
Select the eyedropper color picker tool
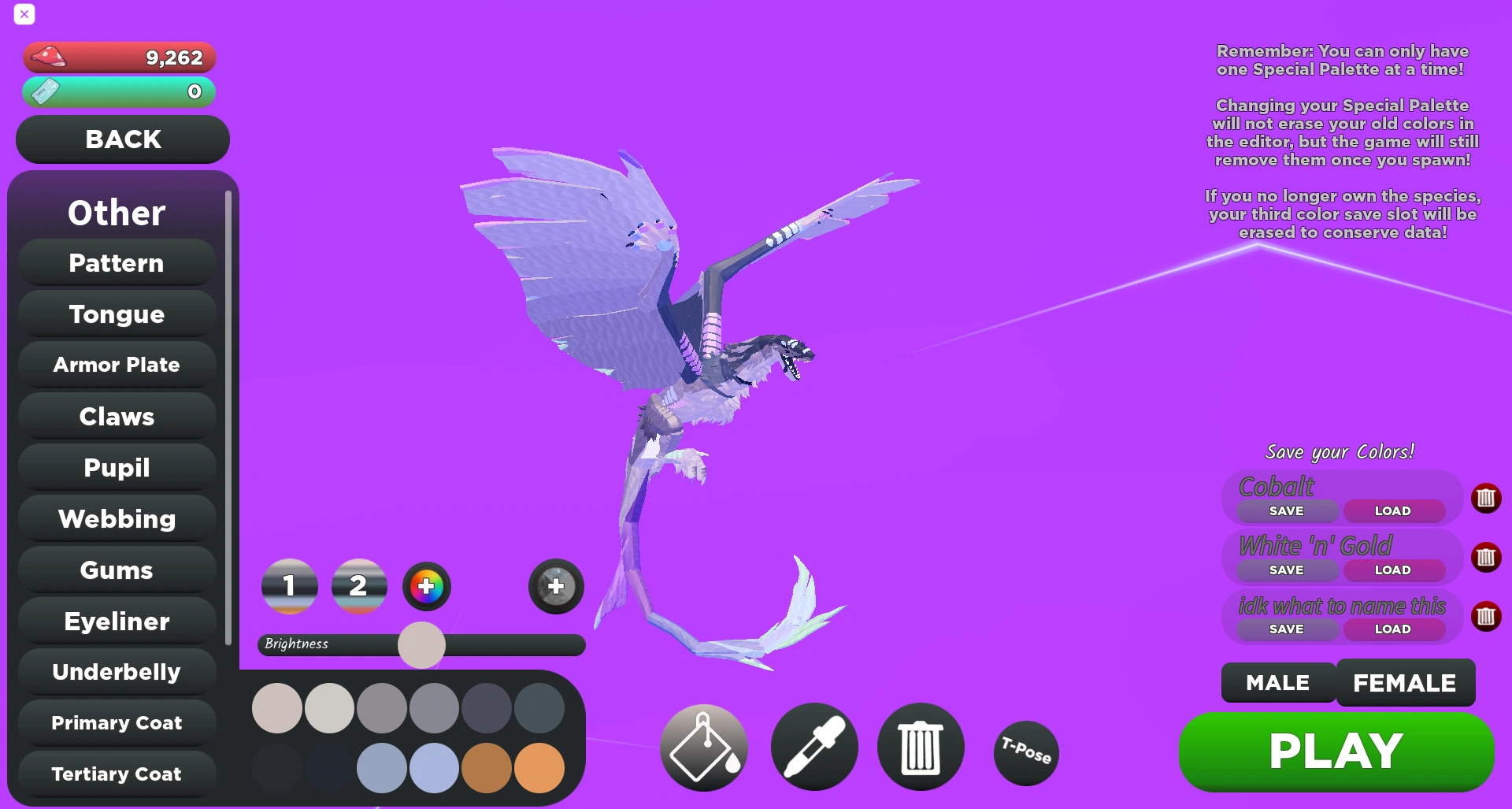(813, 746)
